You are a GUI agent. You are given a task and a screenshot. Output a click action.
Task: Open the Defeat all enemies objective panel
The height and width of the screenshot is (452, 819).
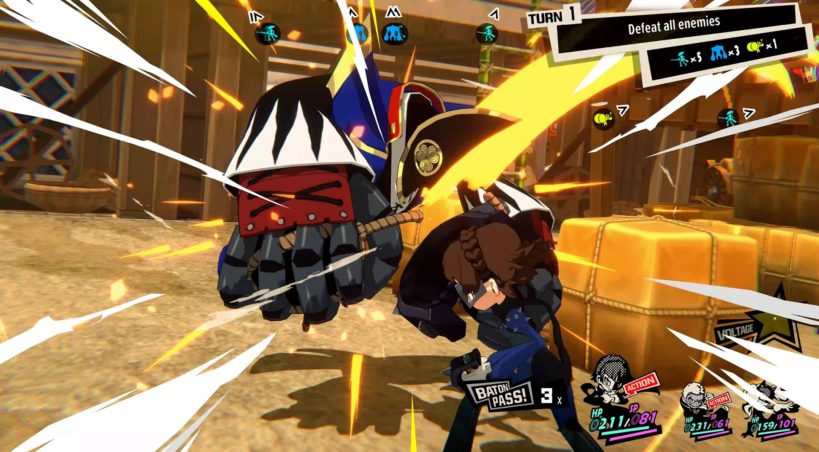point(670,24)
